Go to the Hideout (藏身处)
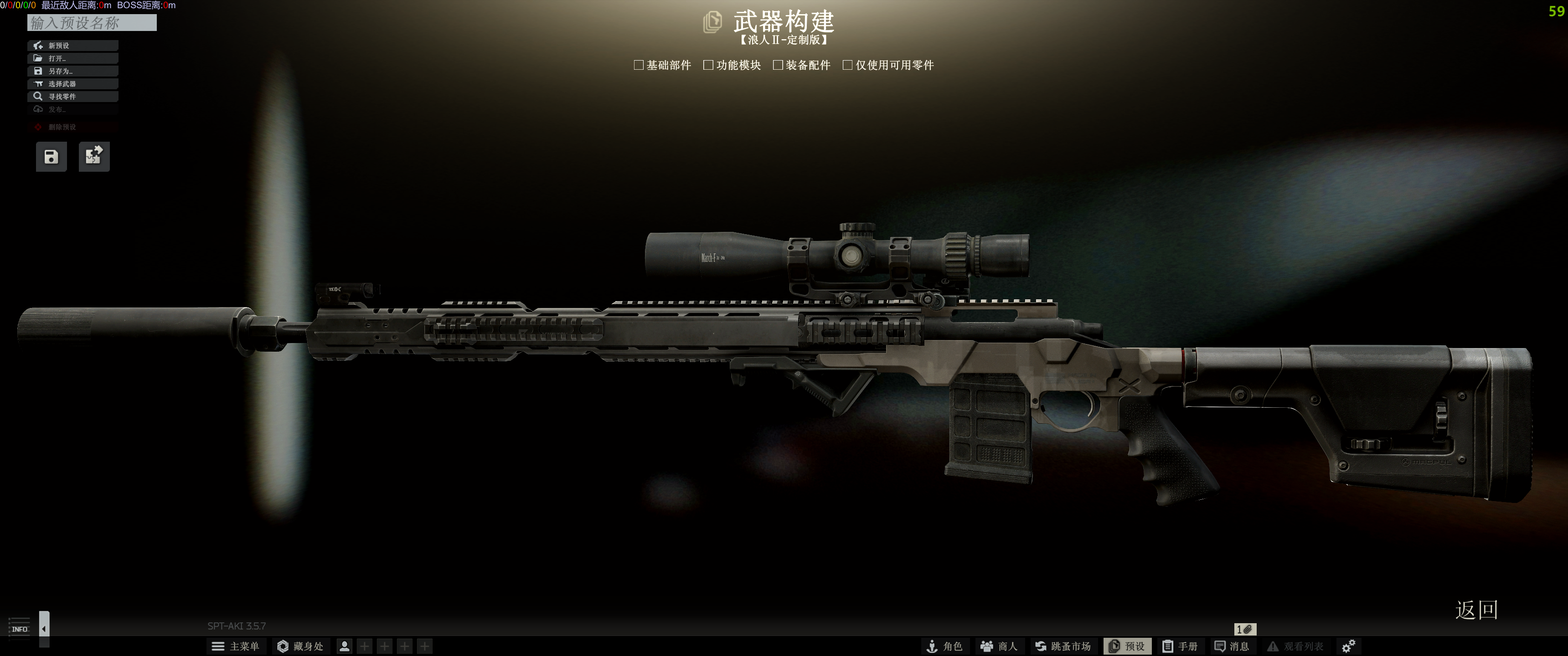 click(300, 646)
